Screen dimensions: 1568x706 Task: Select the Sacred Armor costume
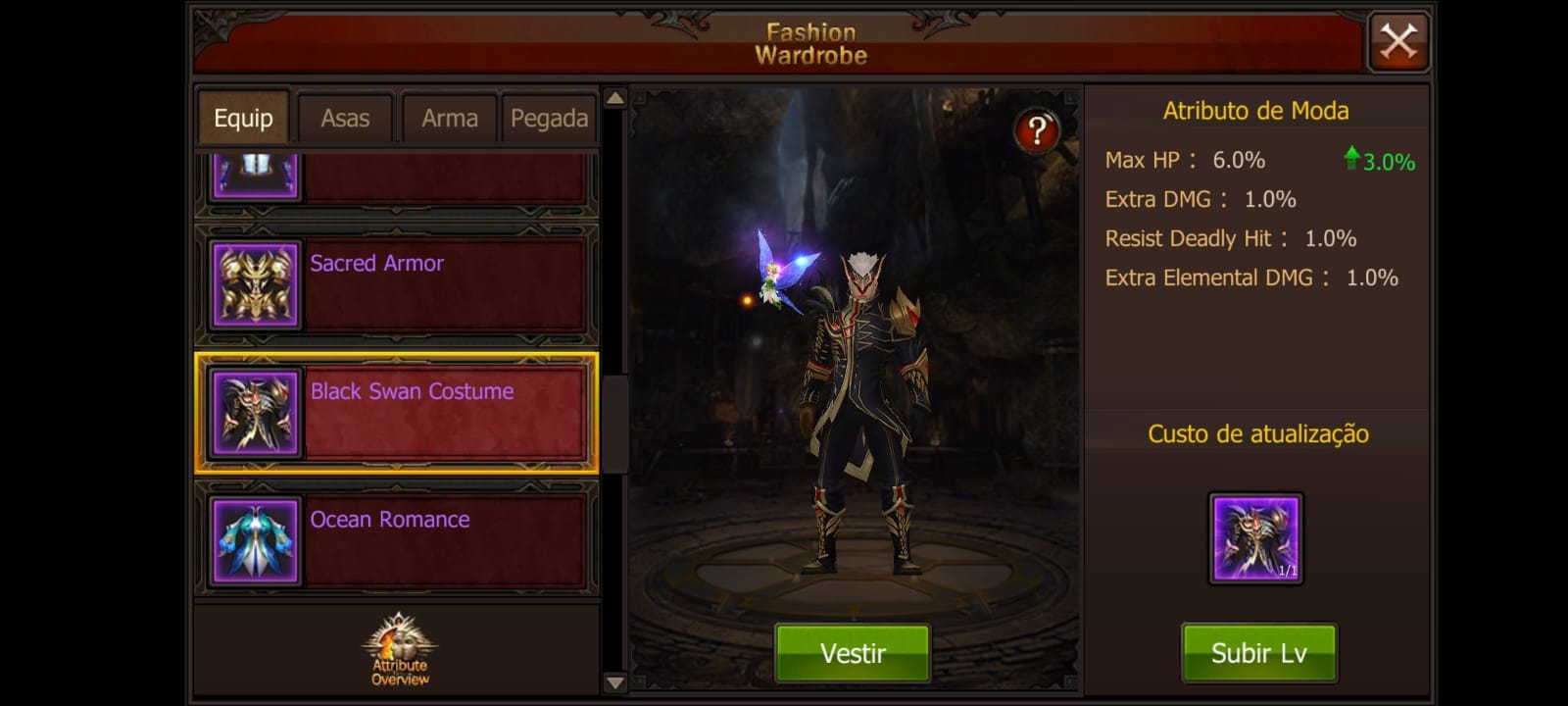(x=397, y=285)
